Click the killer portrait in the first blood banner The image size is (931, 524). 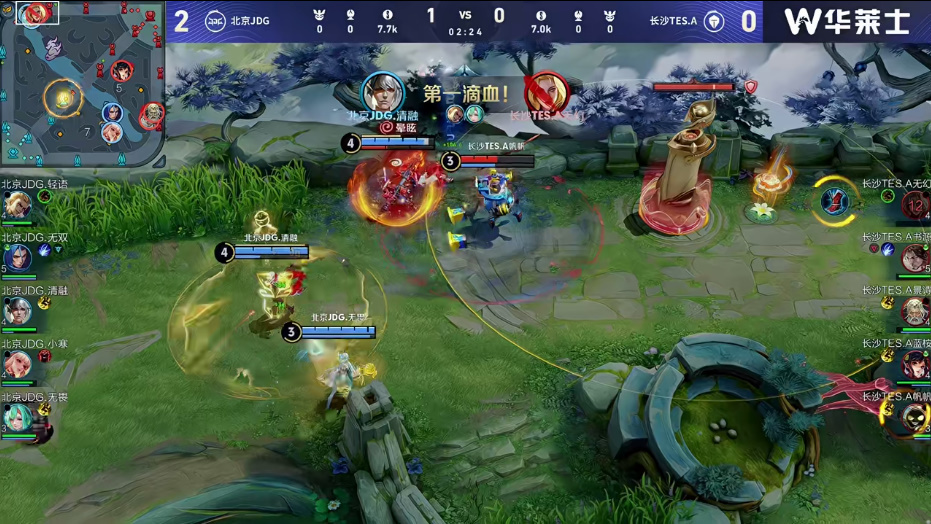click(x=382, y=93)
